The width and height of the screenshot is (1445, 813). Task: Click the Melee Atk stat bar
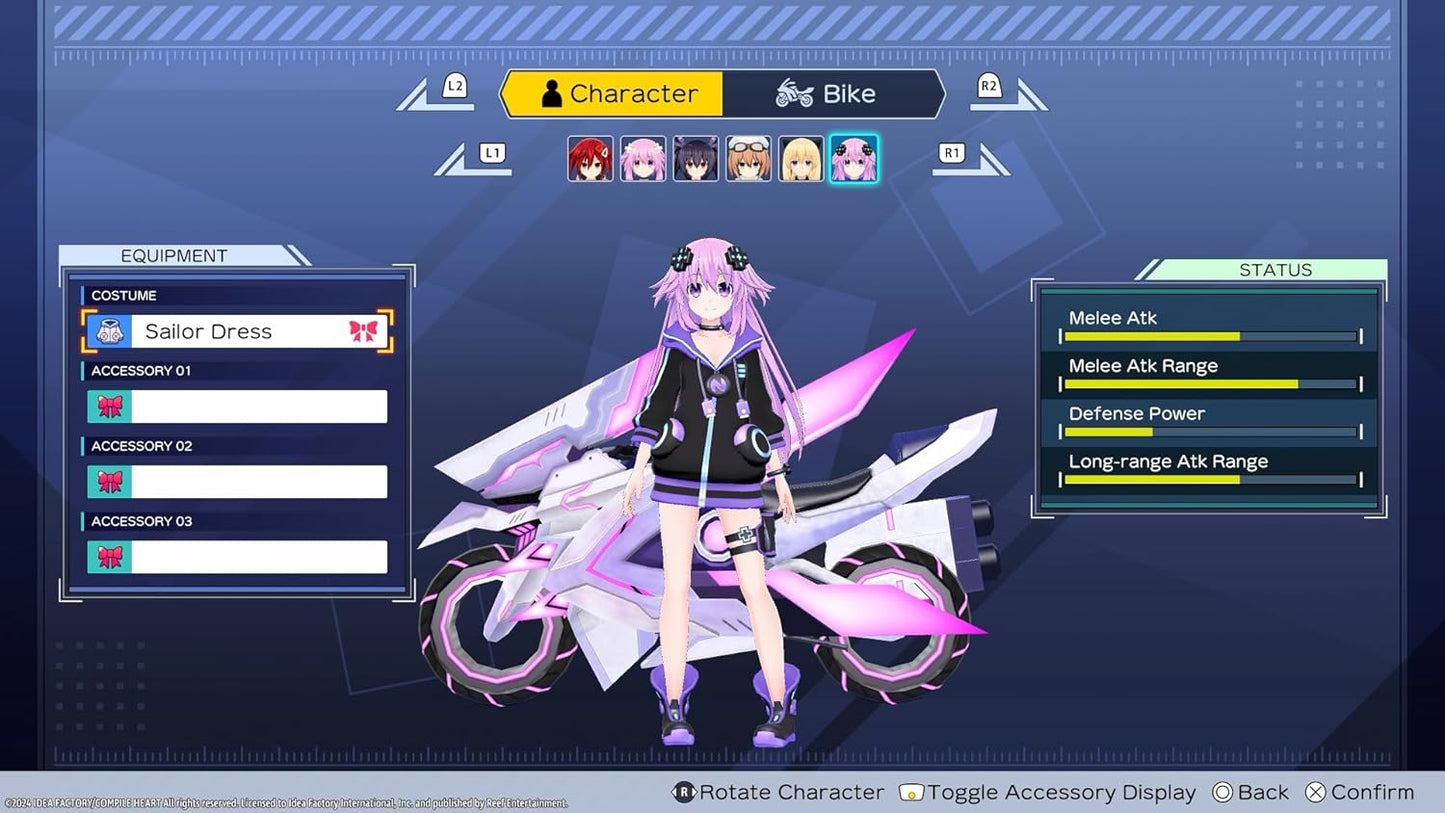click(x=1210, y=335)
